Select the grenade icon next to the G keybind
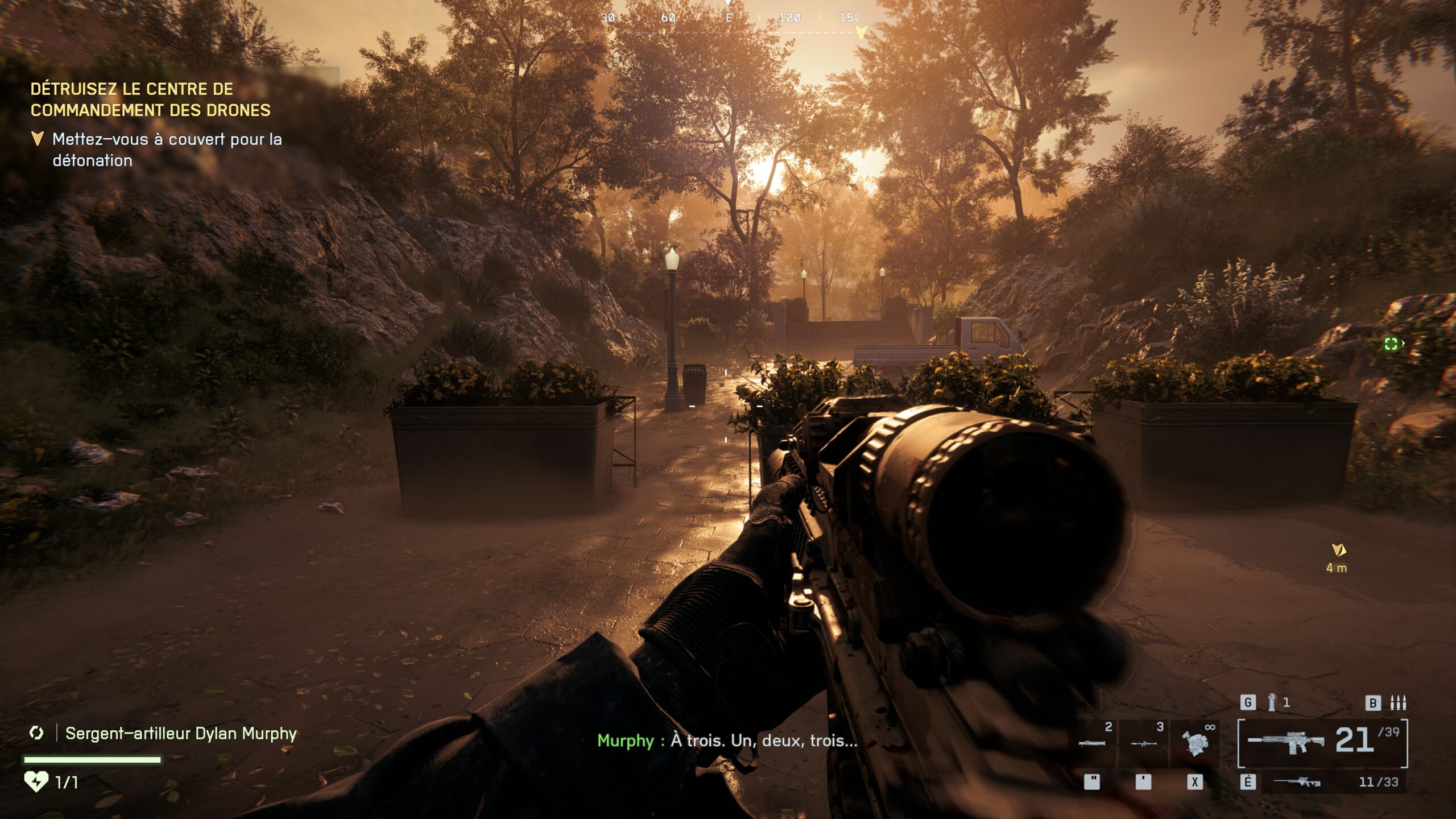The image size is (1456, 819). pyautogui.click(x=1271, y=701)
